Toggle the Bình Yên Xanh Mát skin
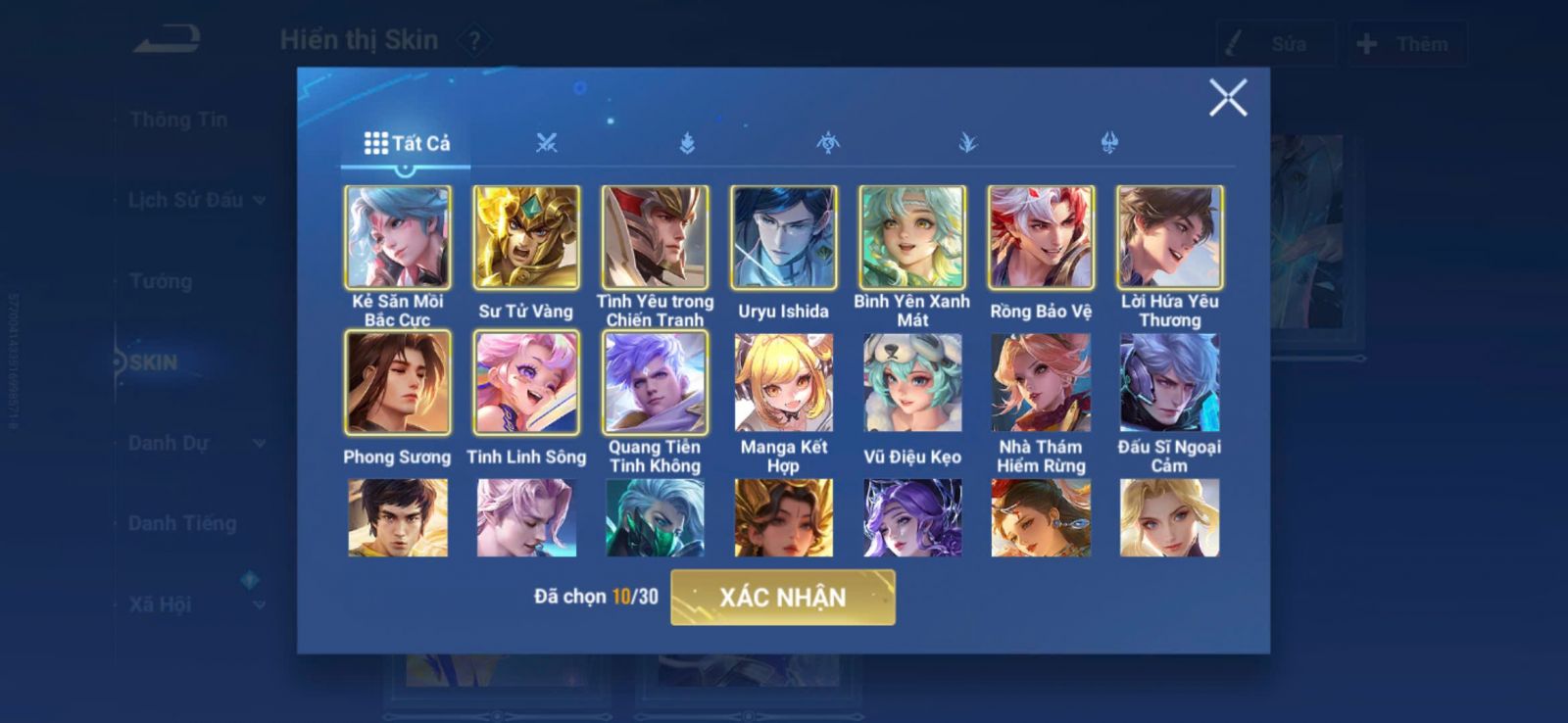Screen dimensions: 1568x723 pyautogui.click(x=912, y=237)
